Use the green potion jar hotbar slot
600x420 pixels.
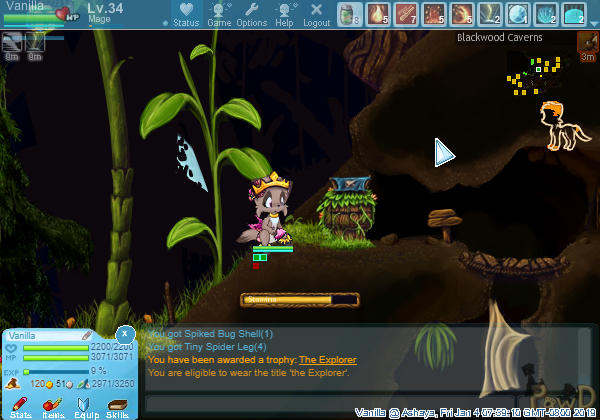click(348, 14)
